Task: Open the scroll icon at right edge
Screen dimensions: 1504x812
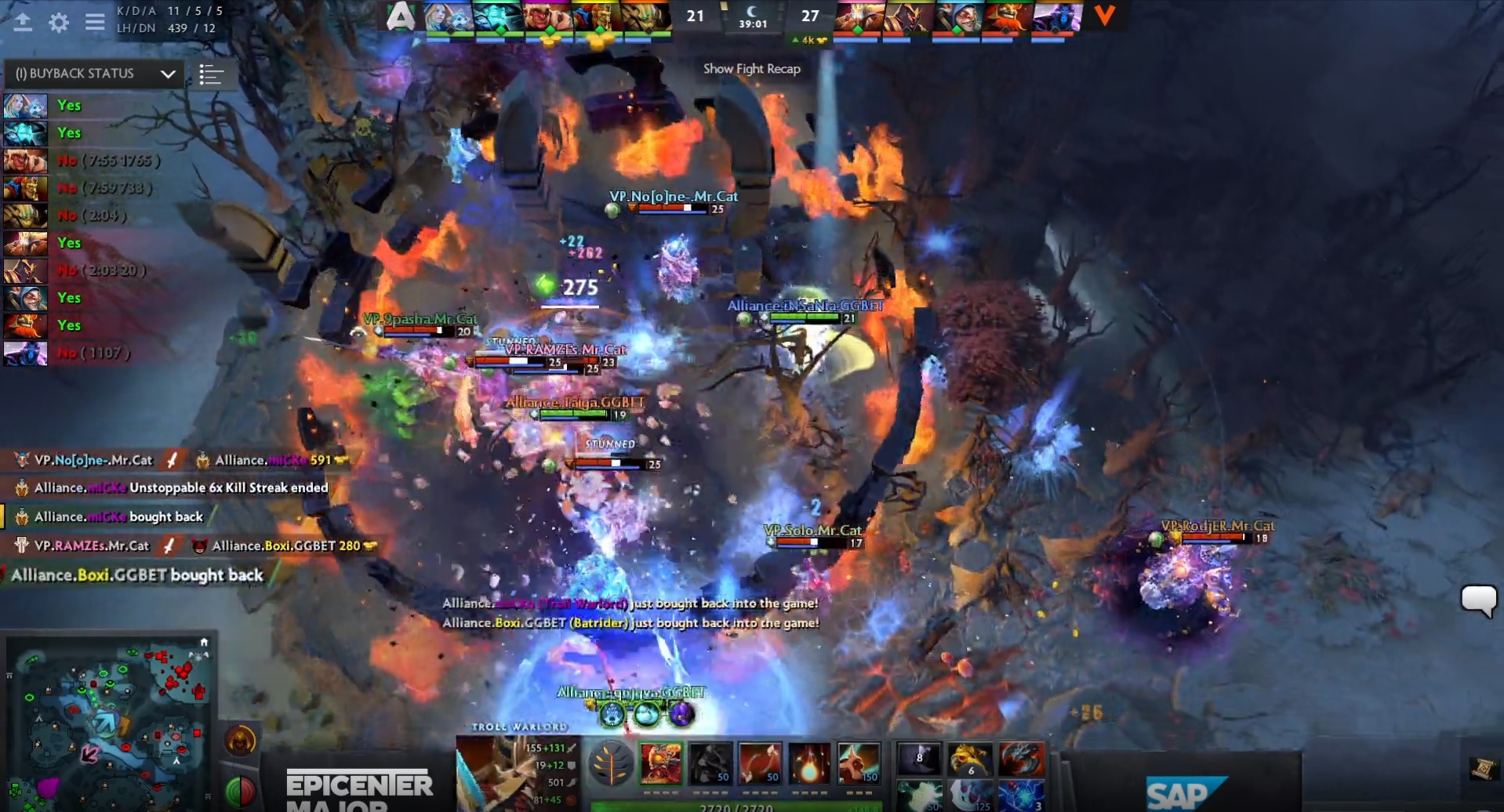Action: click(1482, 769)
